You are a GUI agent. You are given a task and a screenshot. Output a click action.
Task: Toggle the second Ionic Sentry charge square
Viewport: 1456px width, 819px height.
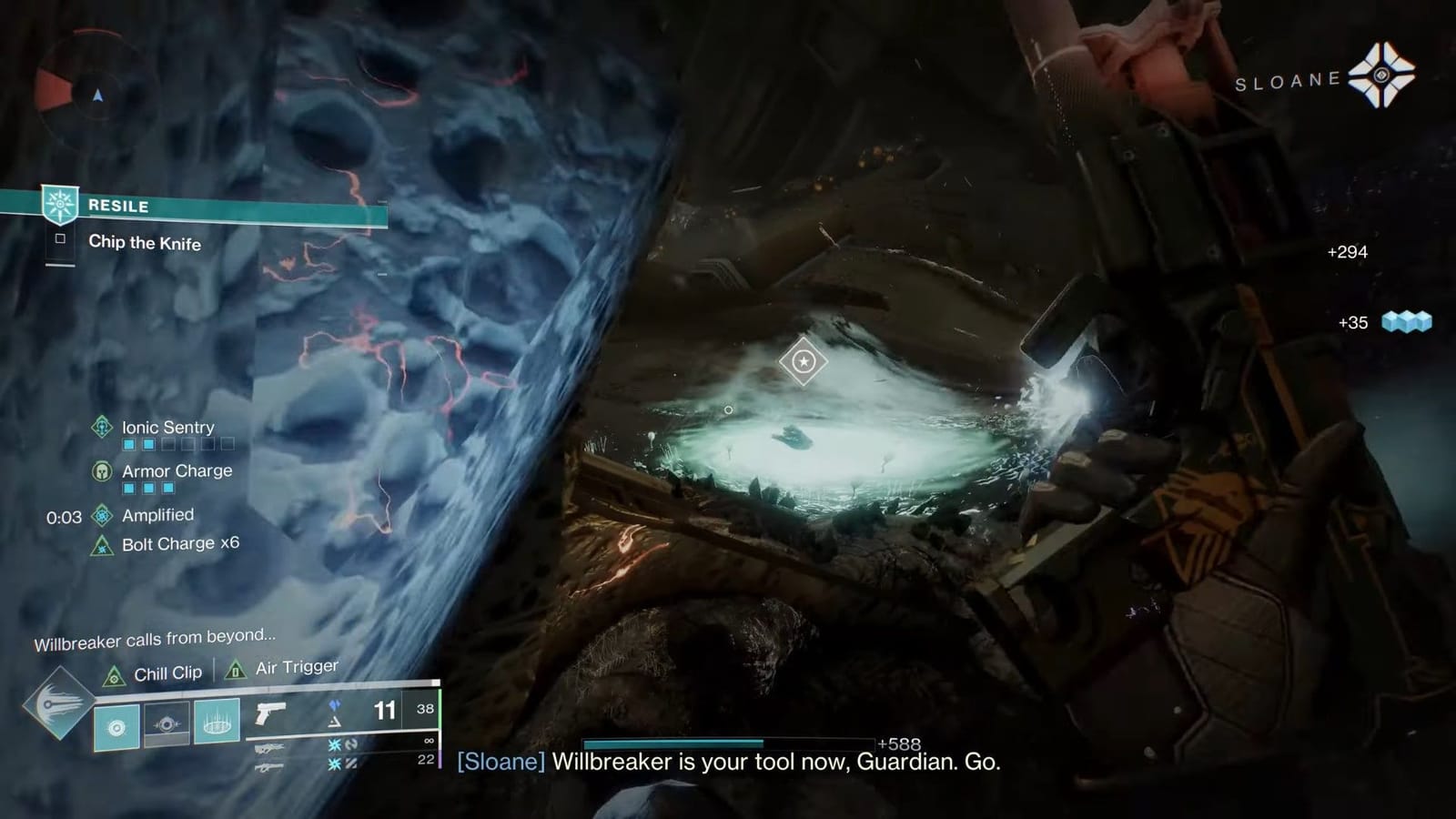(148, 444)
